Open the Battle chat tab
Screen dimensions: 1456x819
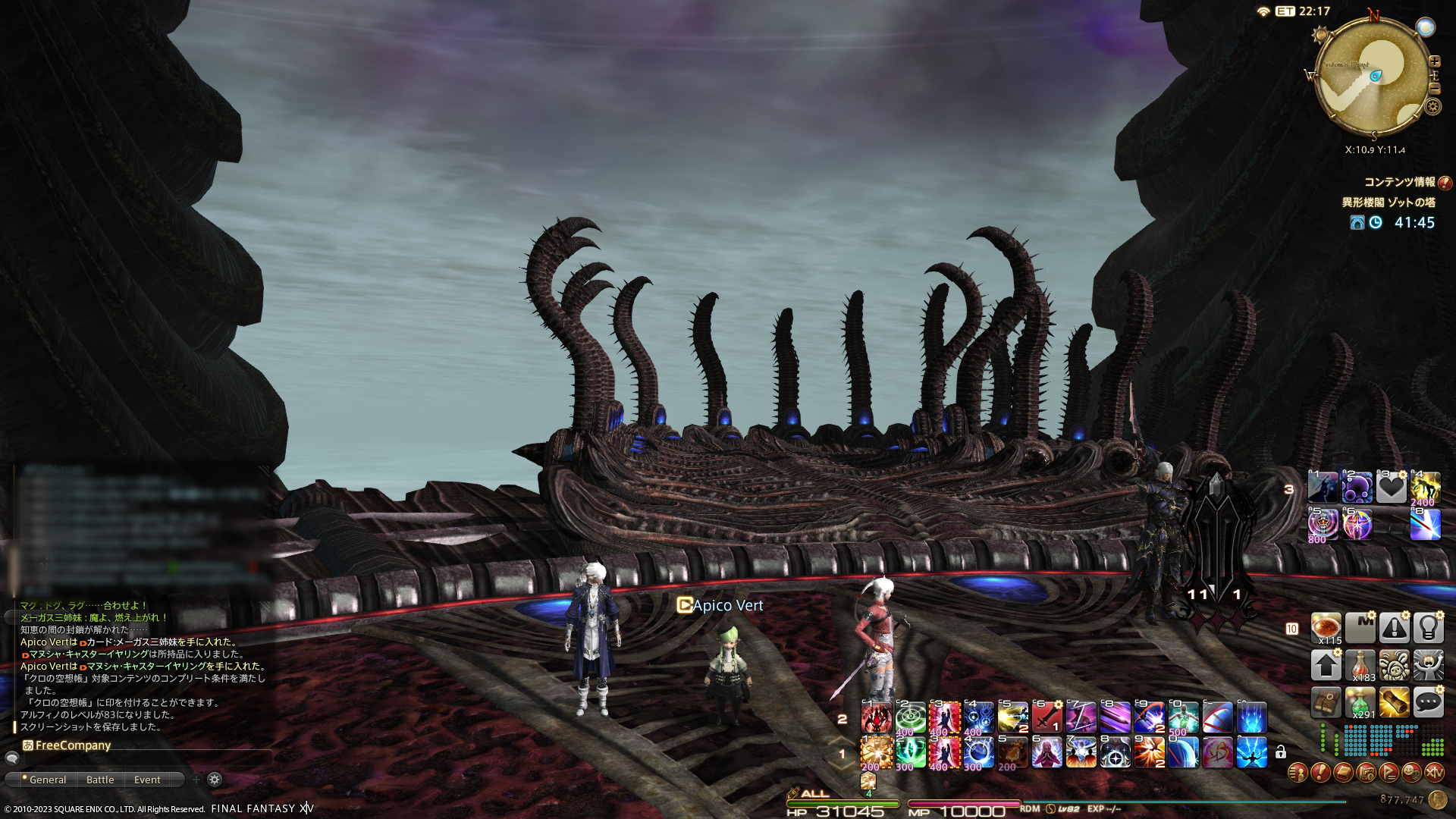point(100,780)
